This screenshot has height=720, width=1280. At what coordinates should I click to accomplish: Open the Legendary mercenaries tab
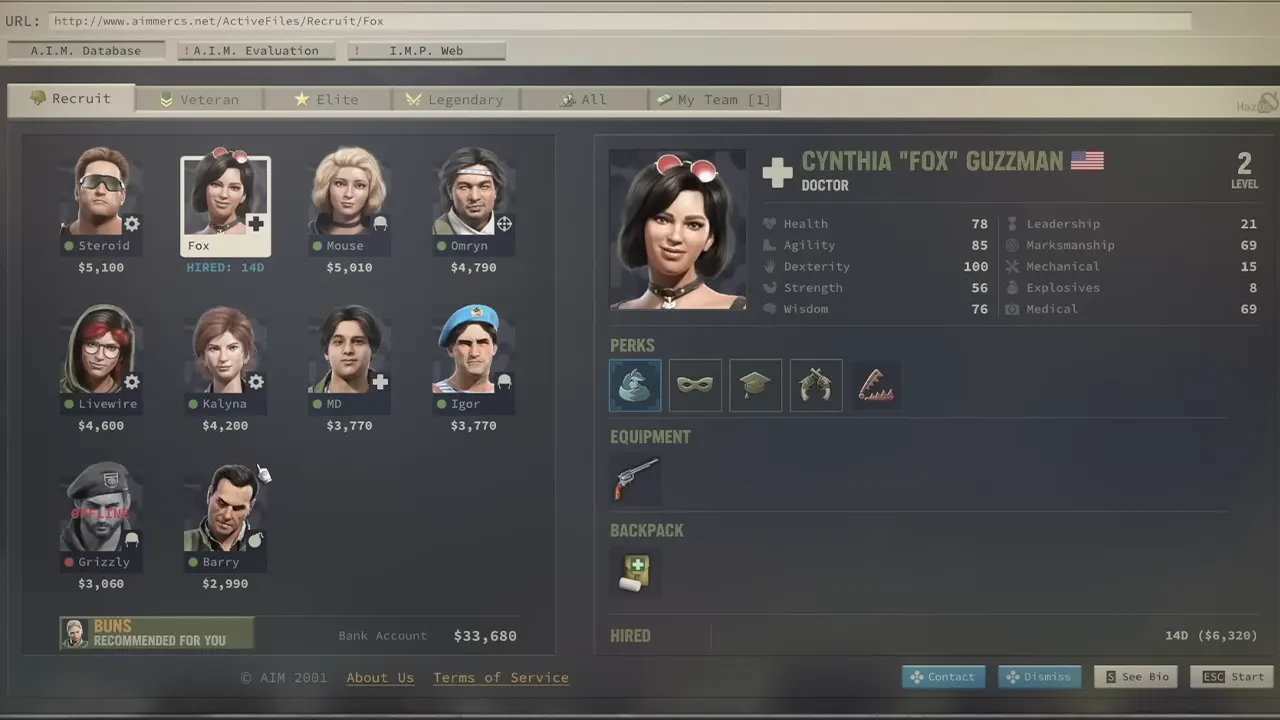(x=455, y=99)
